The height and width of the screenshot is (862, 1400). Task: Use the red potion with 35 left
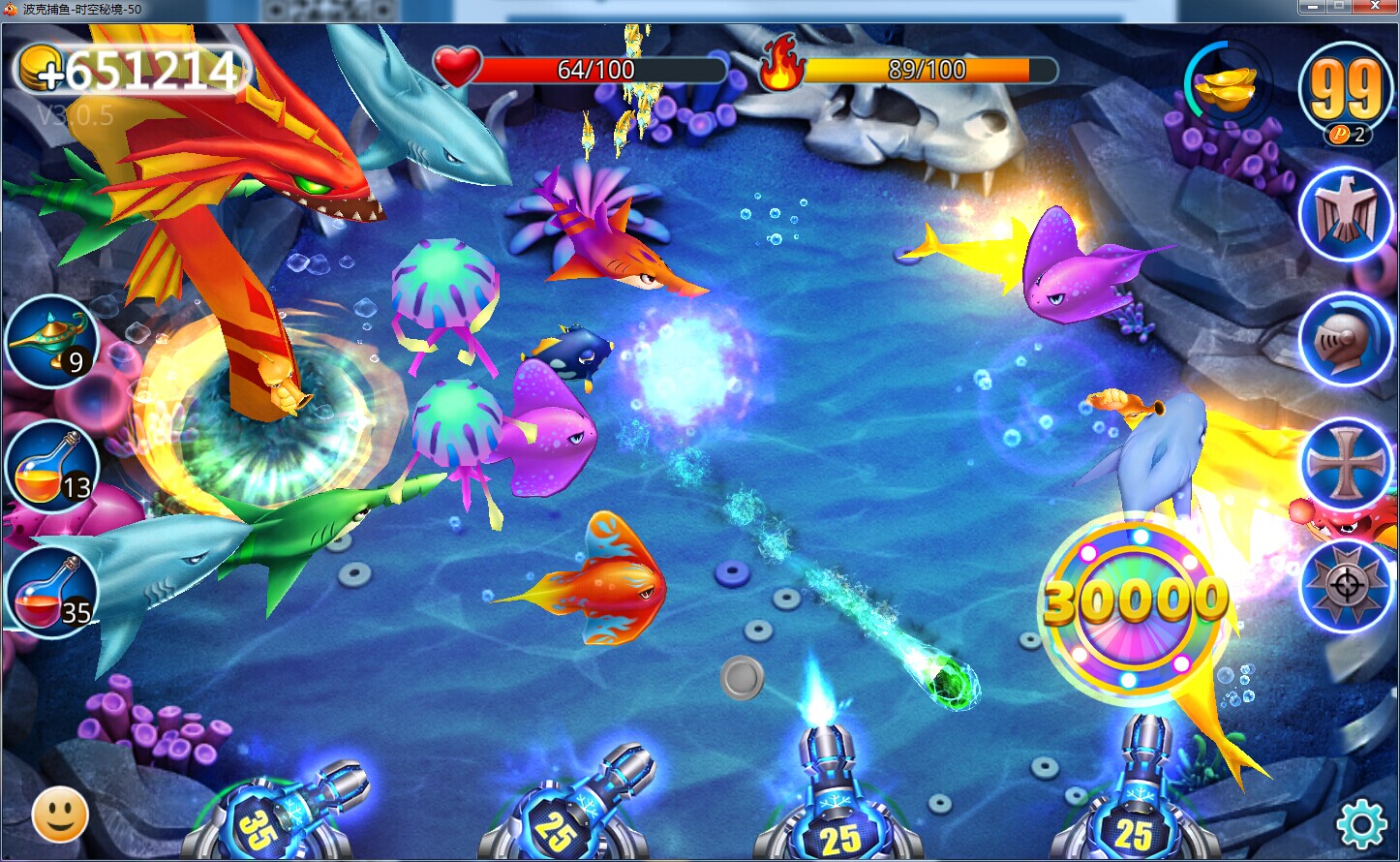coord(52,592)
